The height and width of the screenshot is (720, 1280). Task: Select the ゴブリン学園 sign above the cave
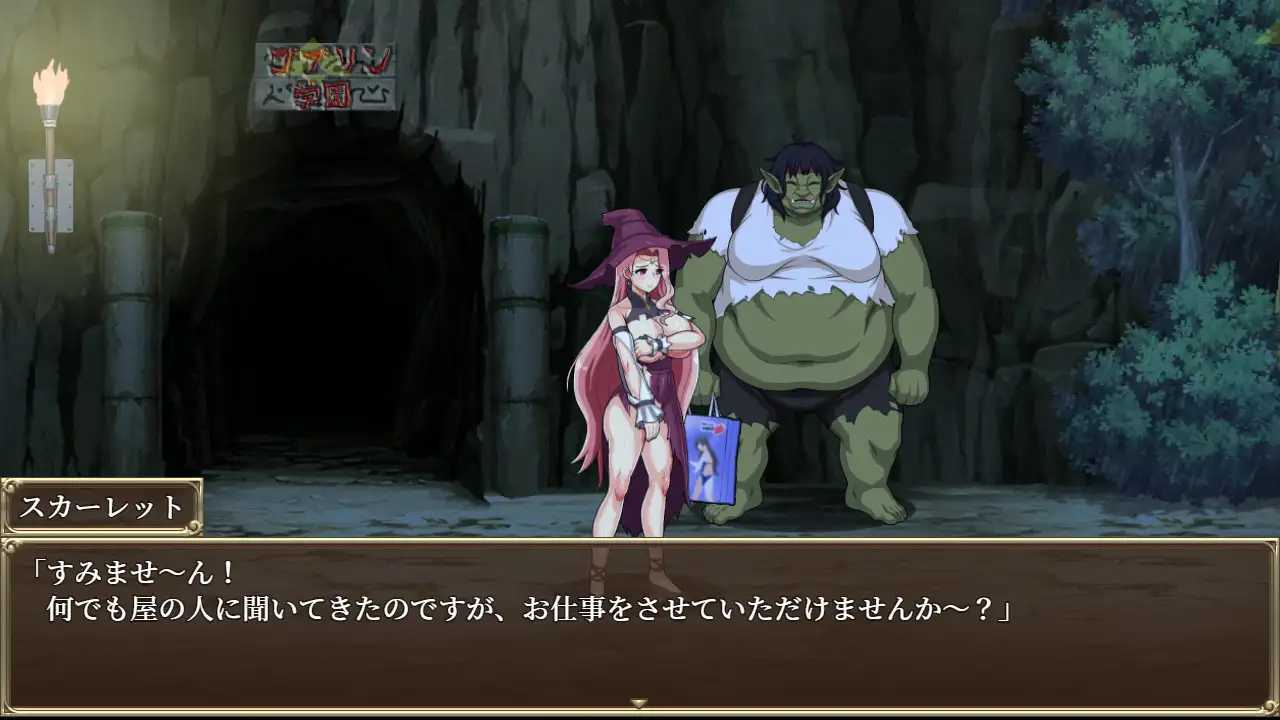click(323, 77)
